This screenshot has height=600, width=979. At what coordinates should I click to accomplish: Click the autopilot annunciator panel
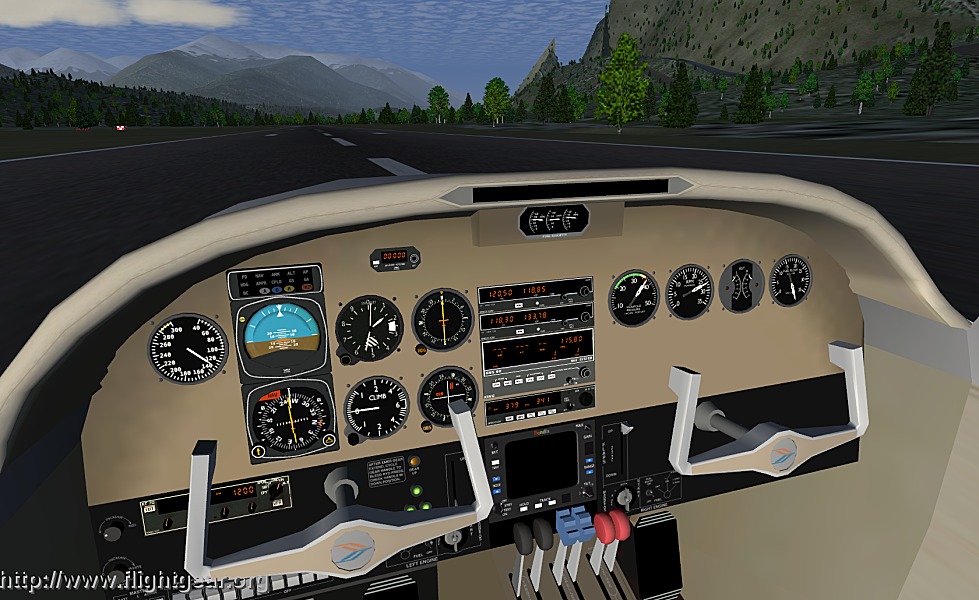click(x=275, y=283)
